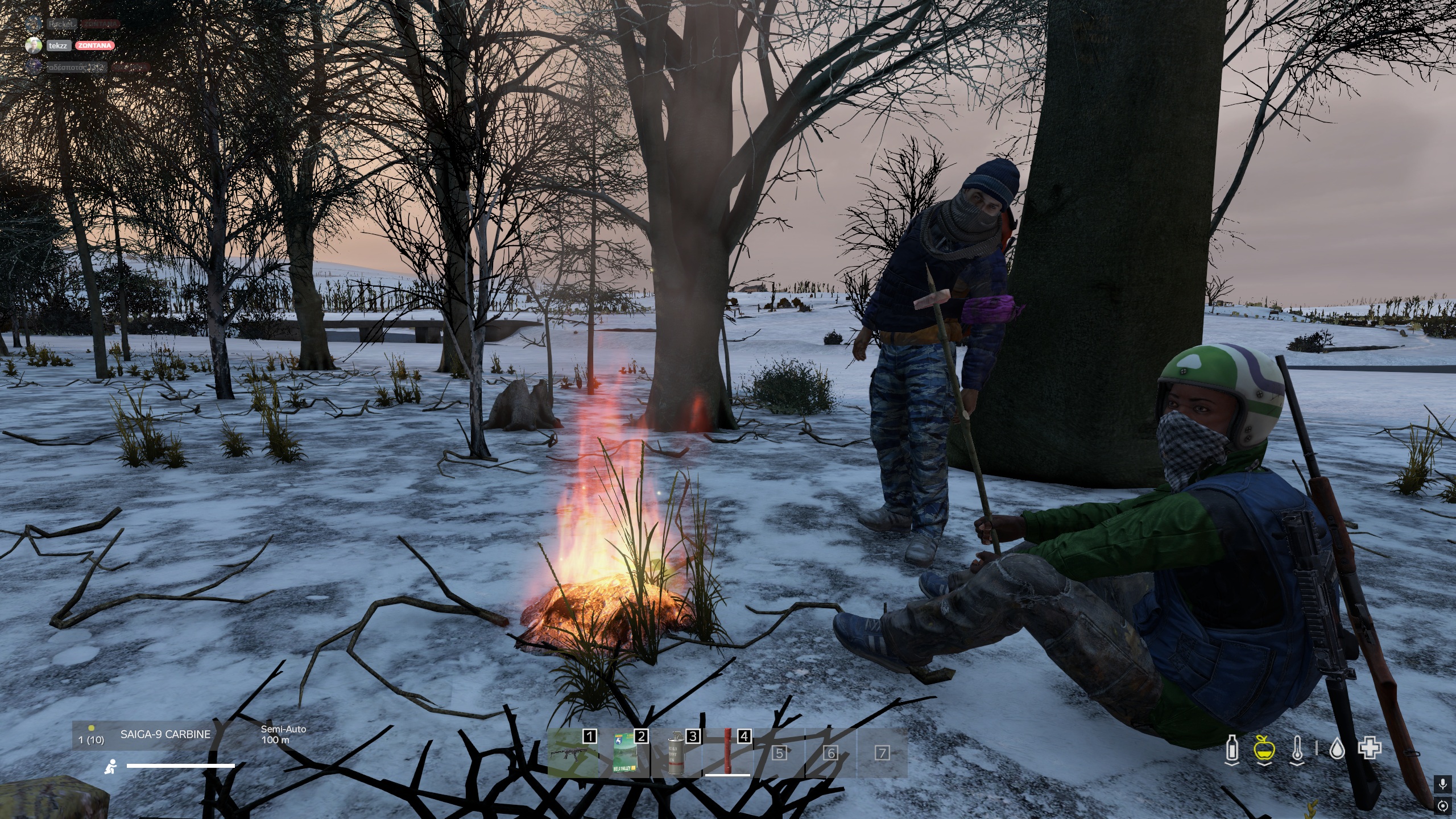The height and width of the screenshot is (819, 1456).
Task: Equip the red road flare slot
Action: click(727, 752)
